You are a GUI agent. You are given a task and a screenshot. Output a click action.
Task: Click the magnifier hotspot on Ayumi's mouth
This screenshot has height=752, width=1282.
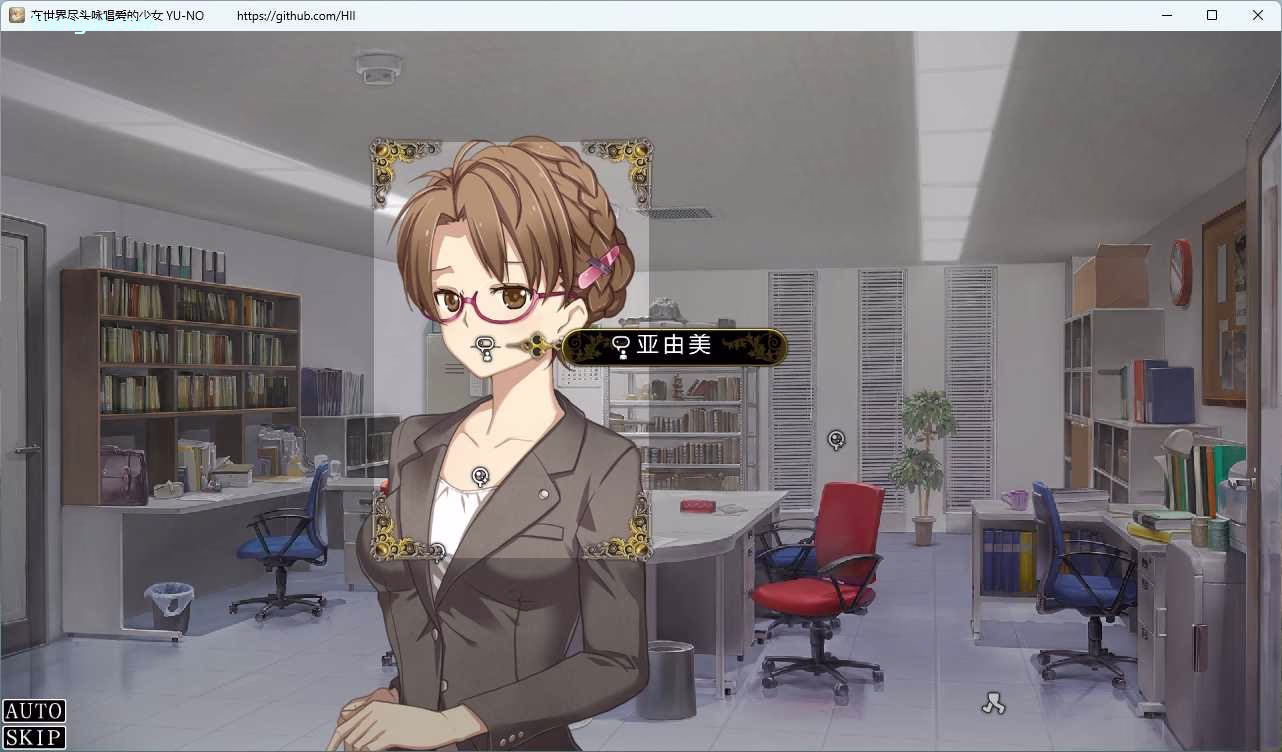(484, 346)
